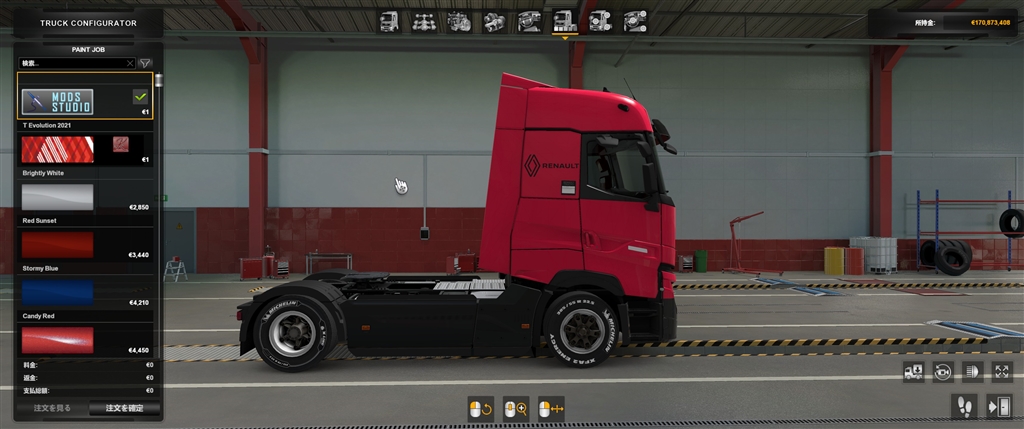Screen dimensions: 1024x429
Task: Choose the T Evolution 2021 paint job
Action: (58, 149)
